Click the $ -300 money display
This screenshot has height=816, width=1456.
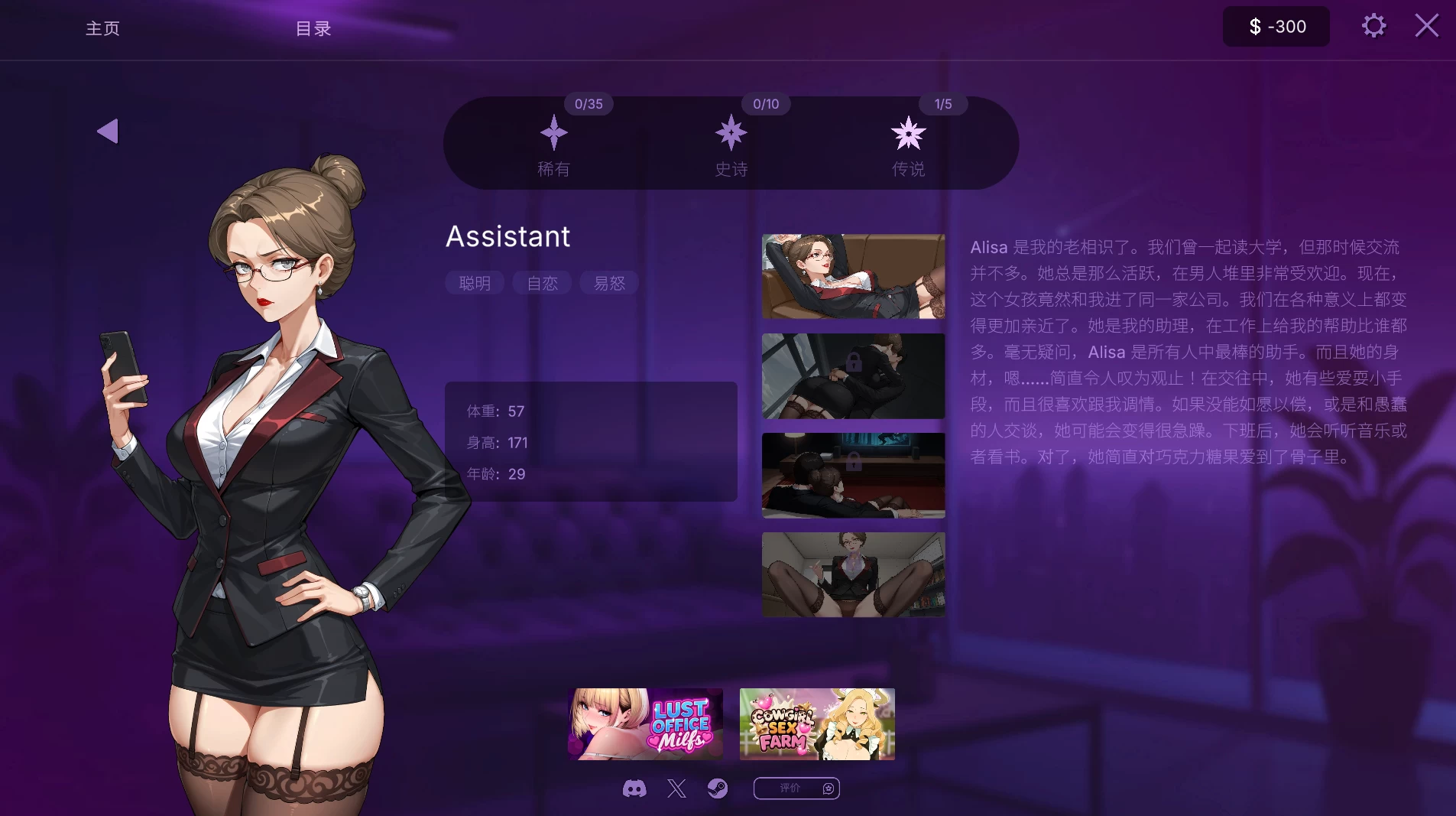tap(1274, 26)
